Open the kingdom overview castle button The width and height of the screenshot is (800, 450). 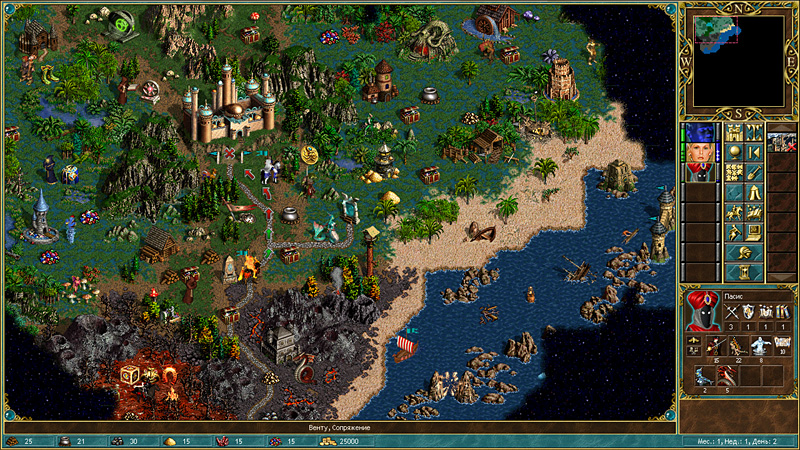coord(734,132)
